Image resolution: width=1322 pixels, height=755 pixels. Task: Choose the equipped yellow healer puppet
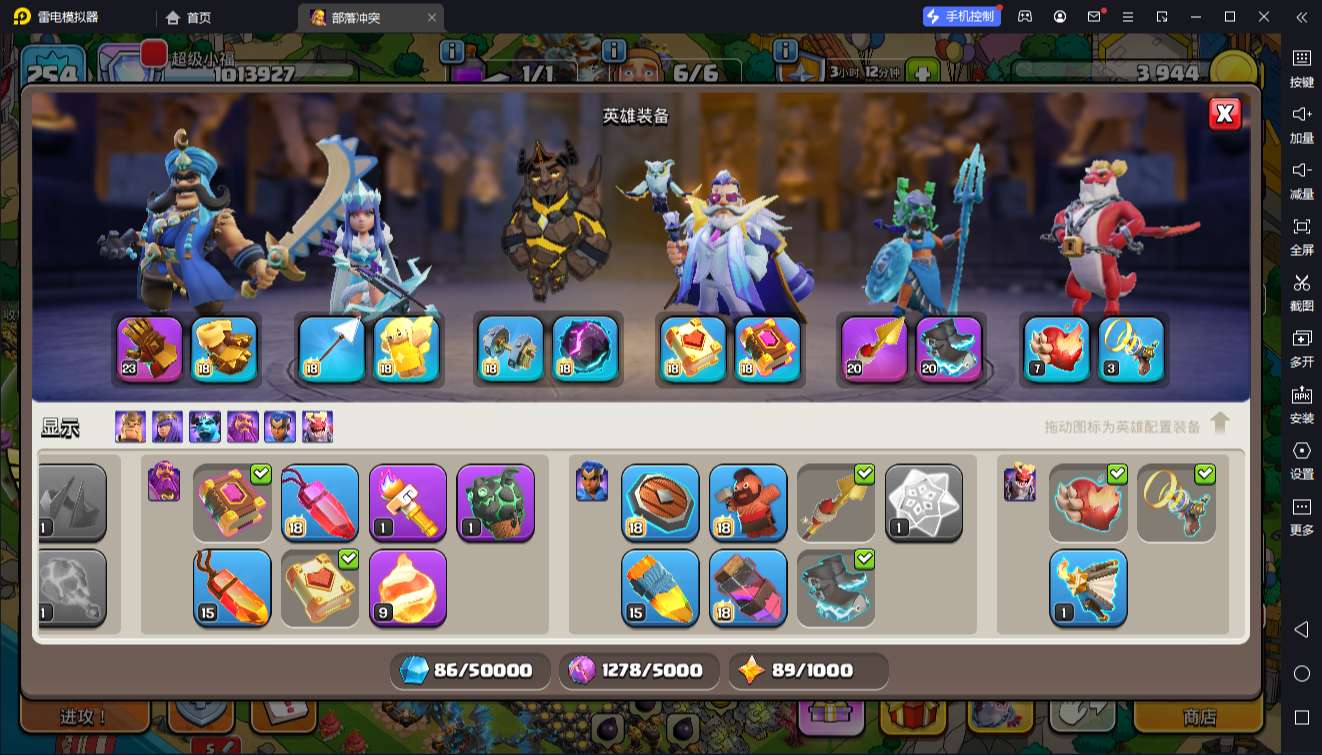coord(407,349)
